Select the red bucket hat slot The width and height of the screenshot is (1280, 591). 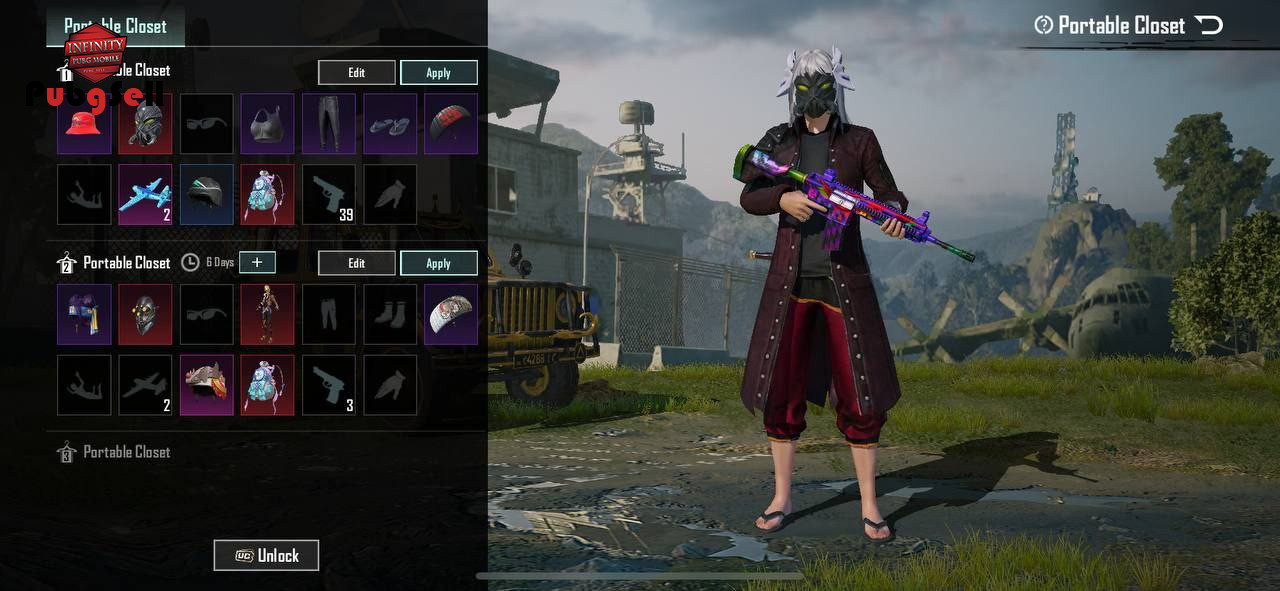click(84, 124)
